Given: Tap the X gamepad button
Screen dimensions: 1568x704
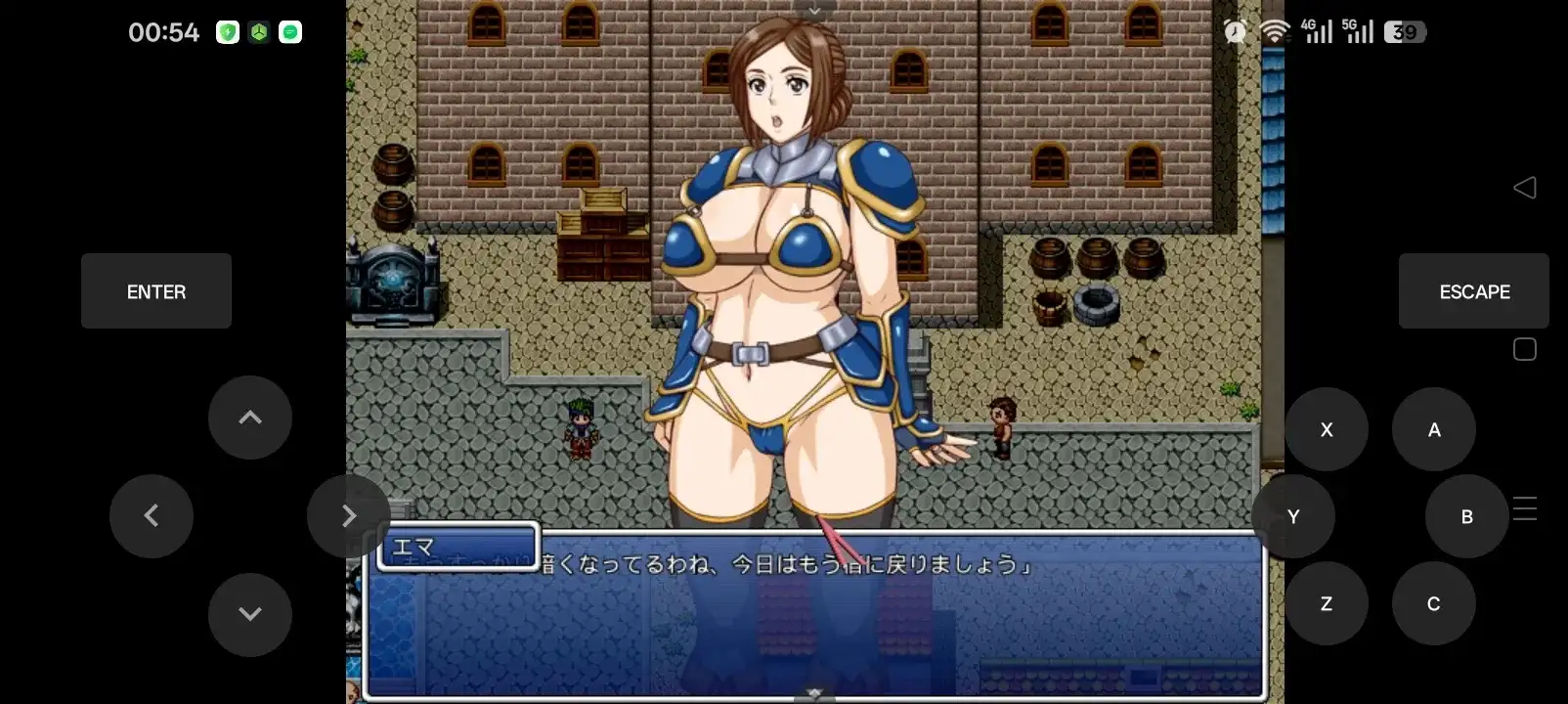Looking at the screenshot, I should 1327,428.
